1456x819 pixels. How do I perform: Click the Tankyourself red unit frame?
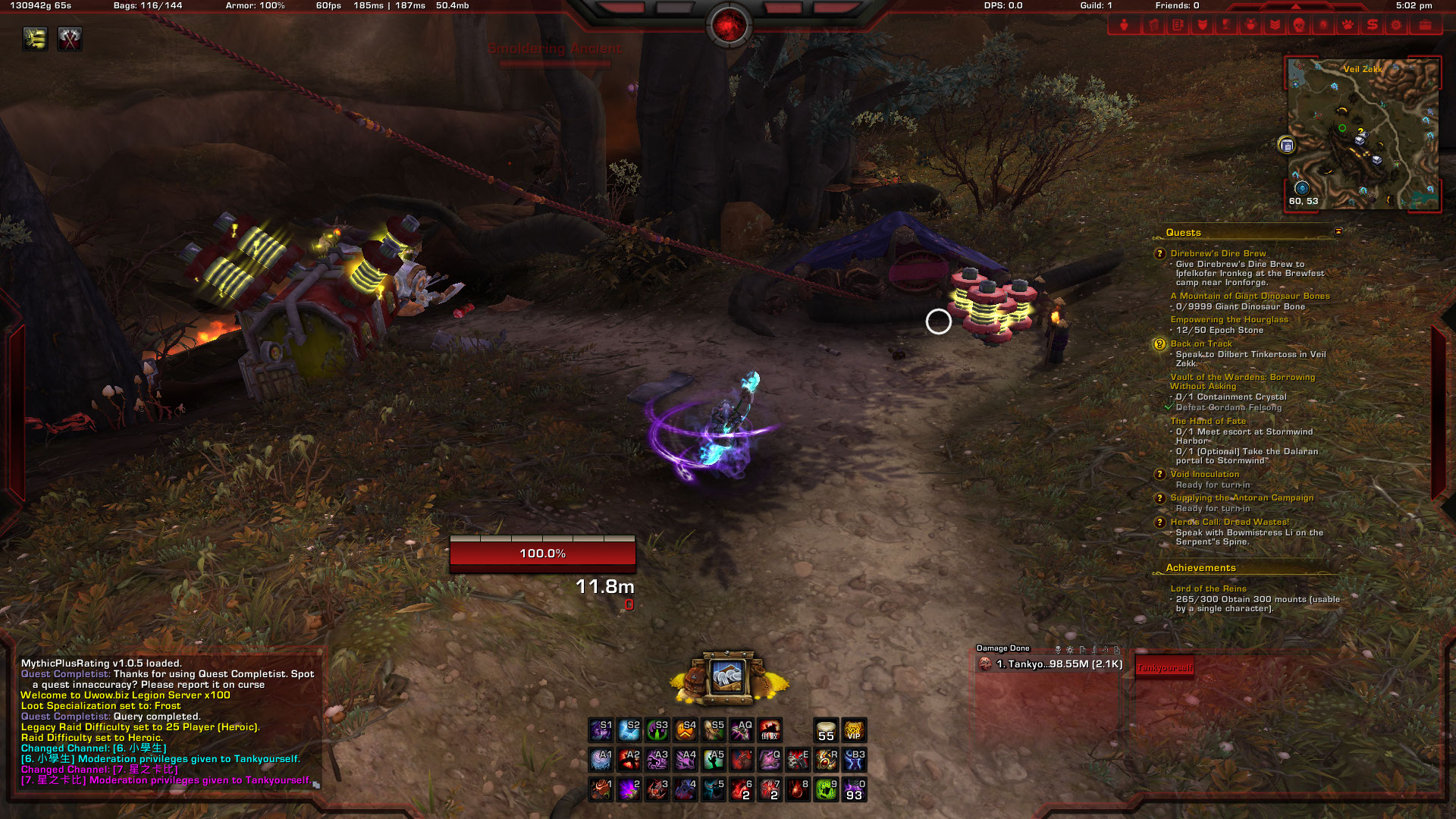1164,667
